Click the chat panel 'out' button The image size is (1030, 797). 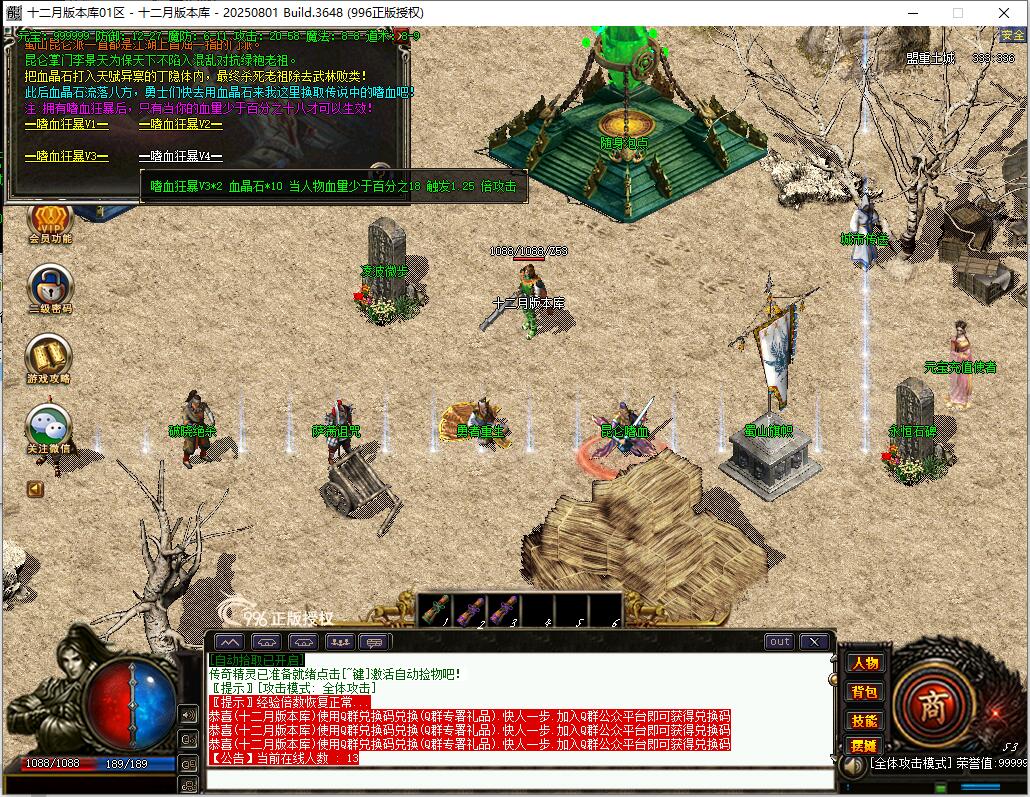pos(779,642)
